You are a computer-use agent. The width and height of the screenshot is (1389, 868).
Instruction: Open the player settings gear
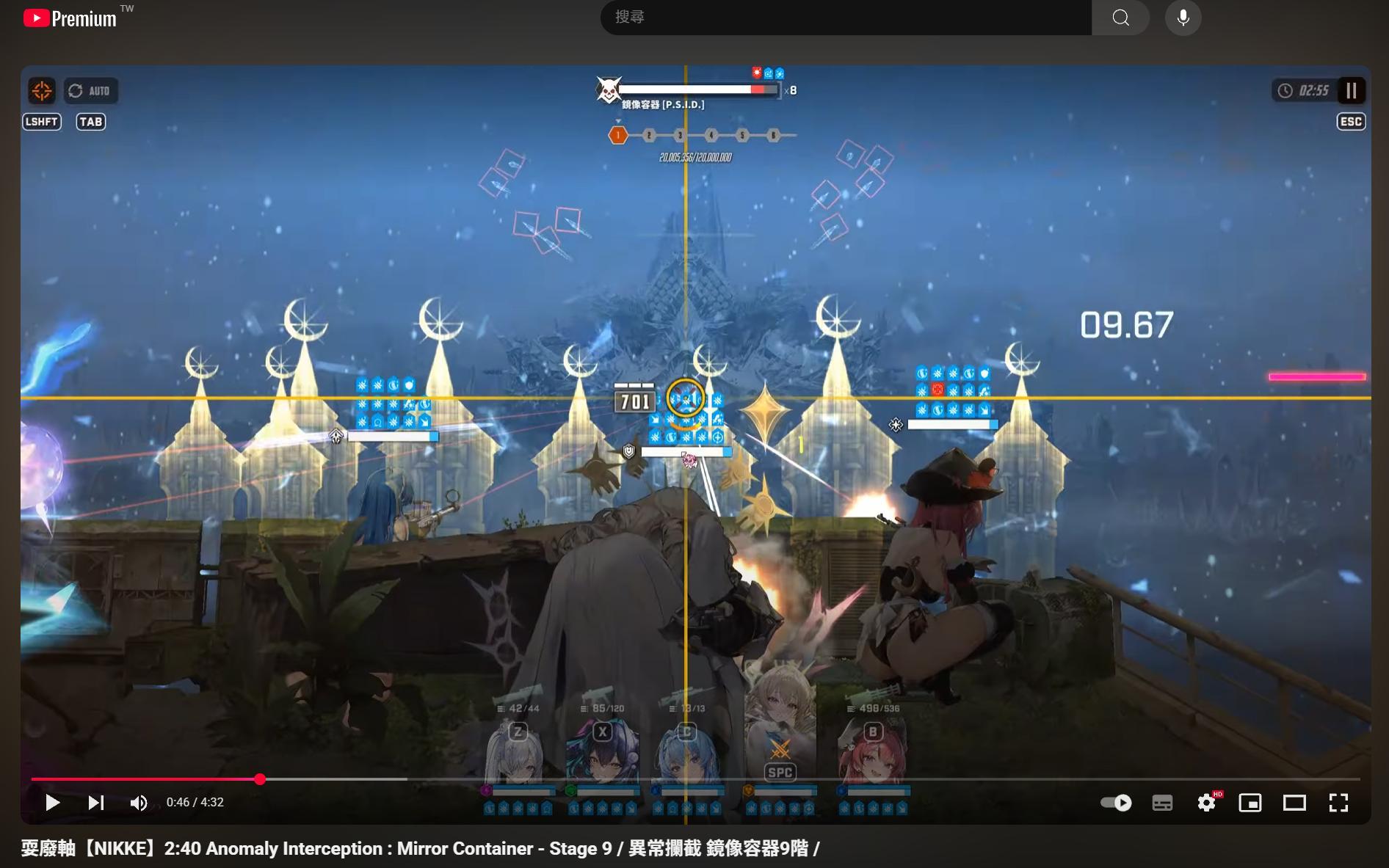coord(1205,803)
